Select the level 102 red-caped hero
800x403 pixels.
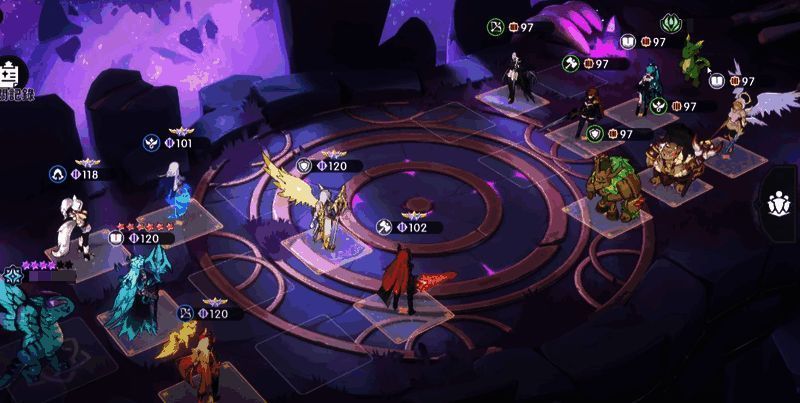(400, 280)
